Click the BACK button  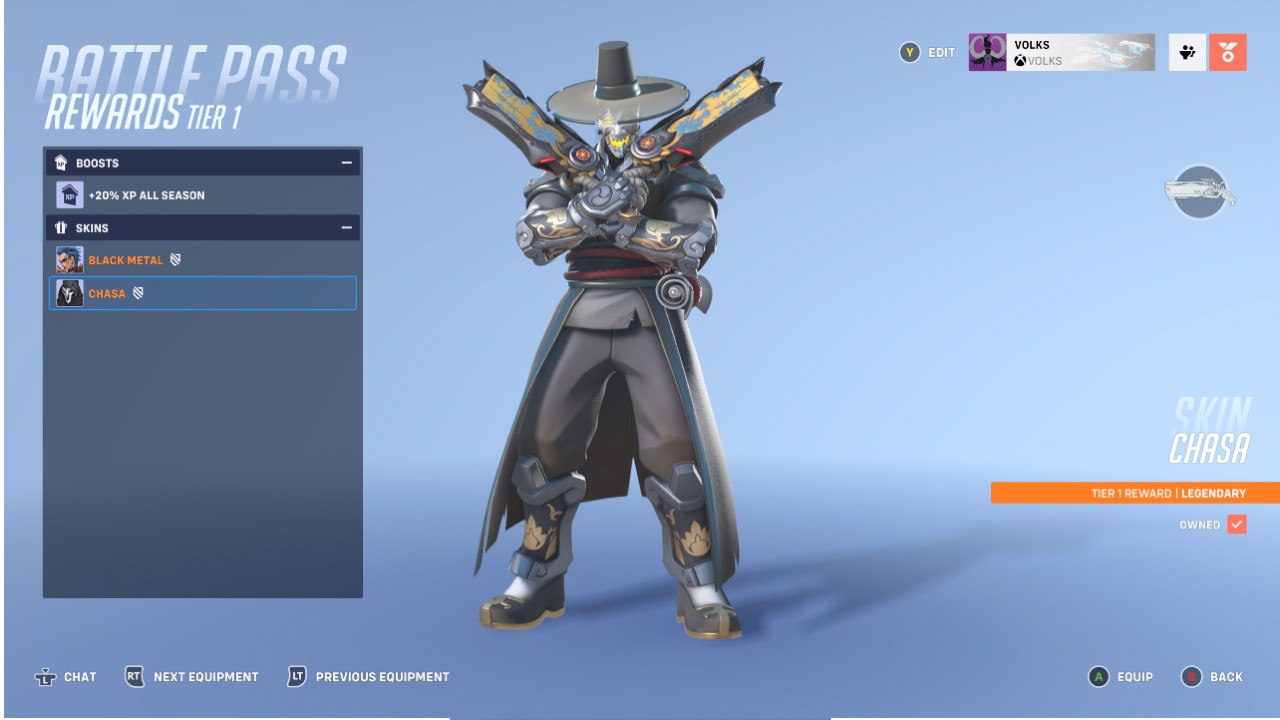(1222, 677)
